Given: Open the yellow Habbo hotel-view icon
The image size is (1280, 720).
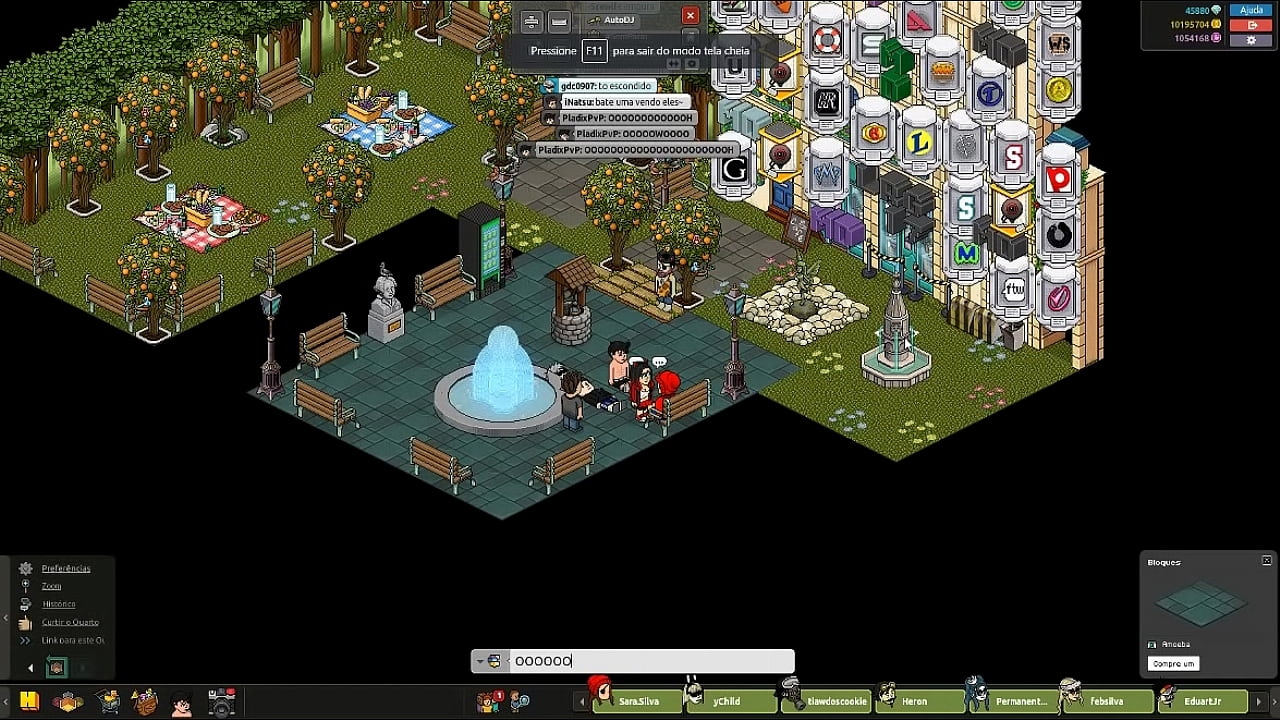Looking at the screenshot, I should click(x=29, y=701).
